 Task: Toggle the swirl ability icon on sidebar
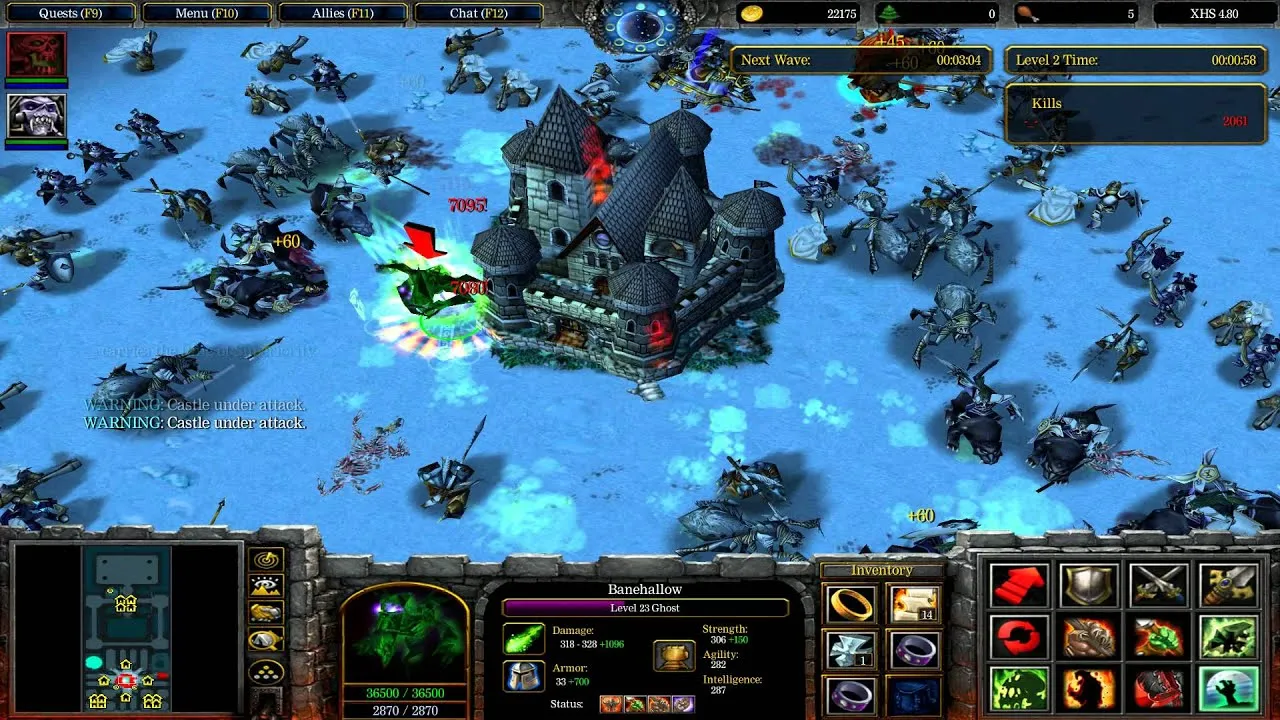pos(266,557)
